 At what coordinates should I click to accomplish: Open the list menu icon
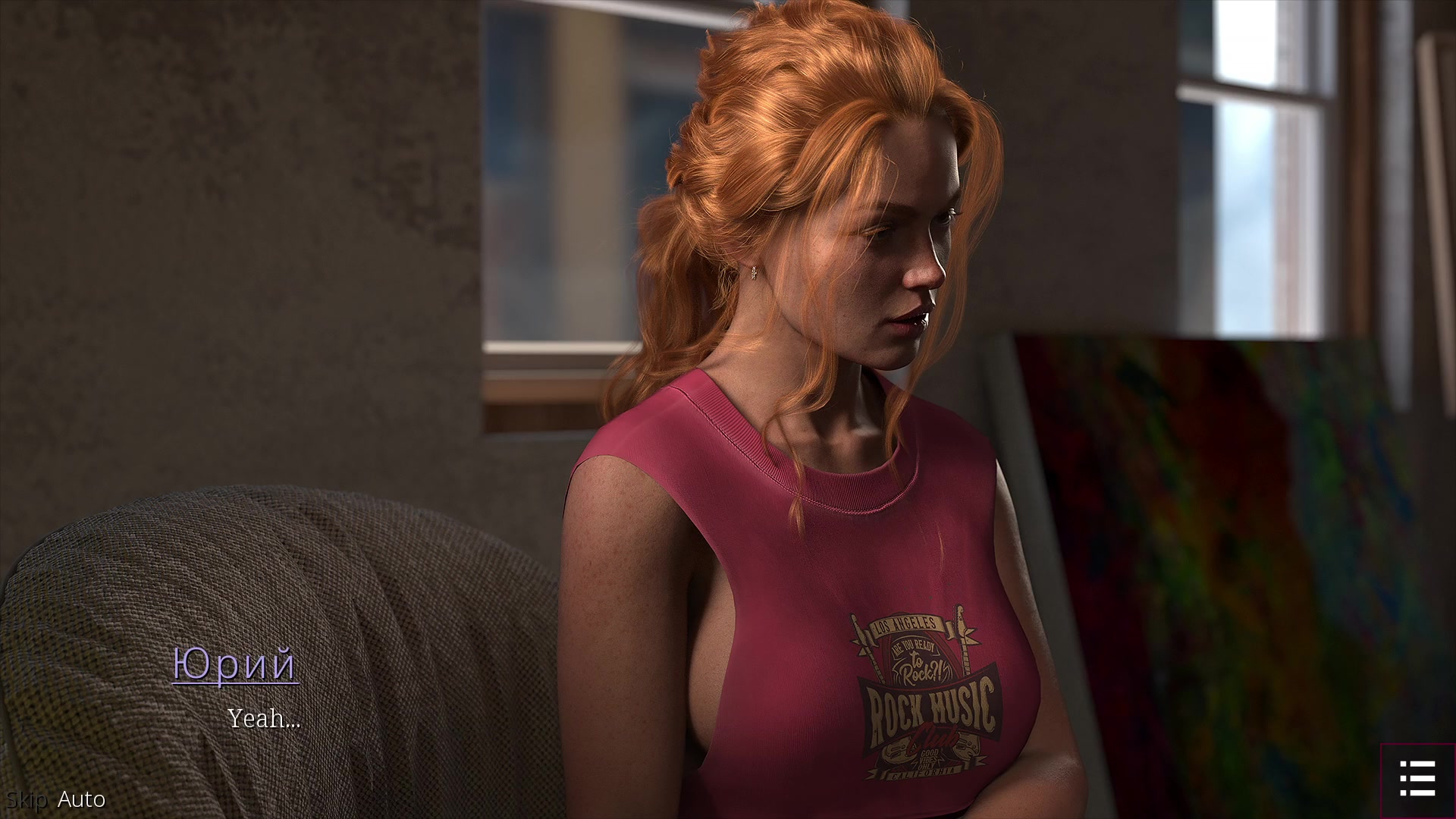[x=1417, y=780]
